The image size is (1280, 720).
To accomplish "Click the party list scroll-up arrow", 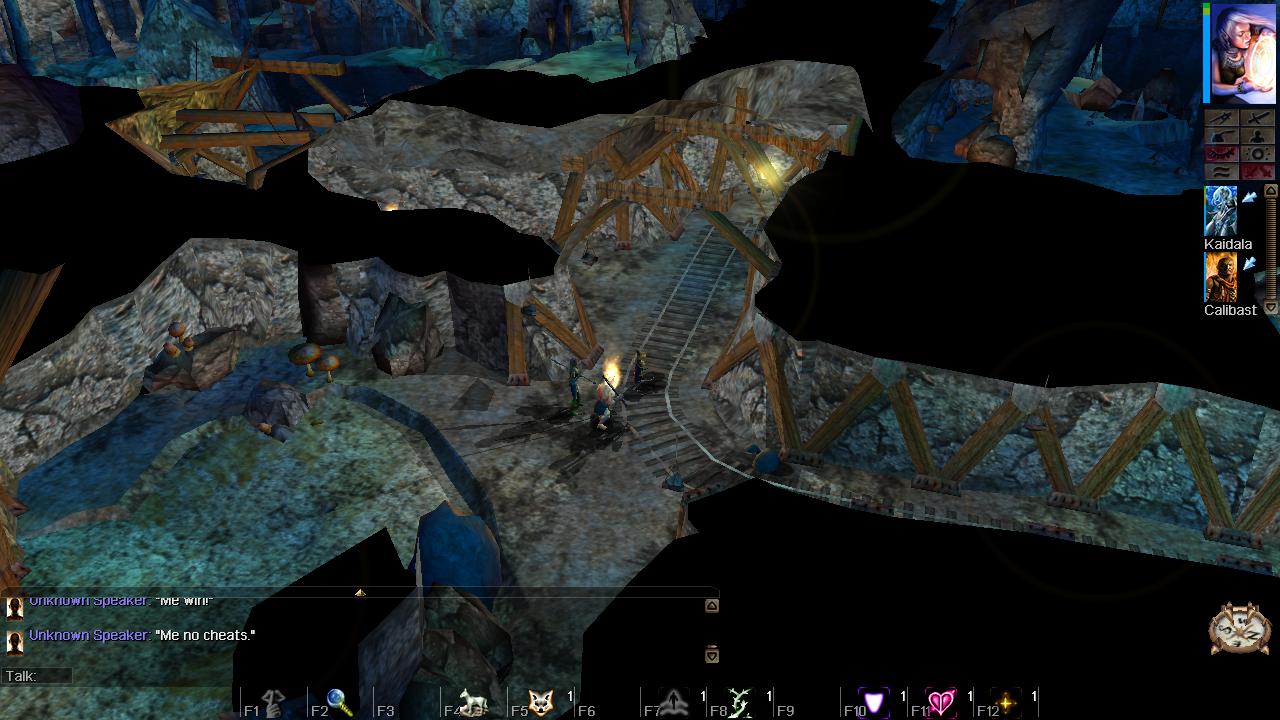I will (1271, 191).
